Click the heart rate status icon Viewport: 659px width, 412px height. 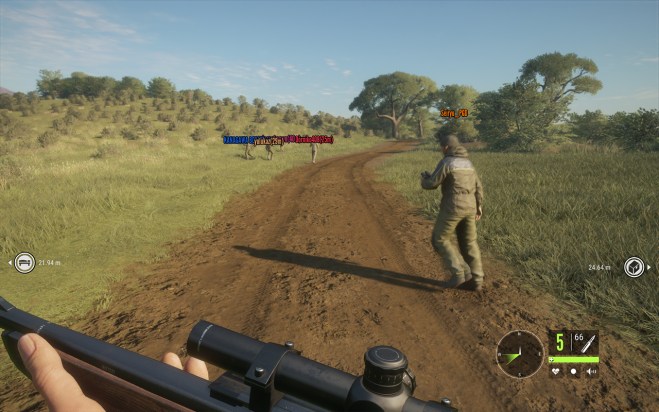pos(557,371)
